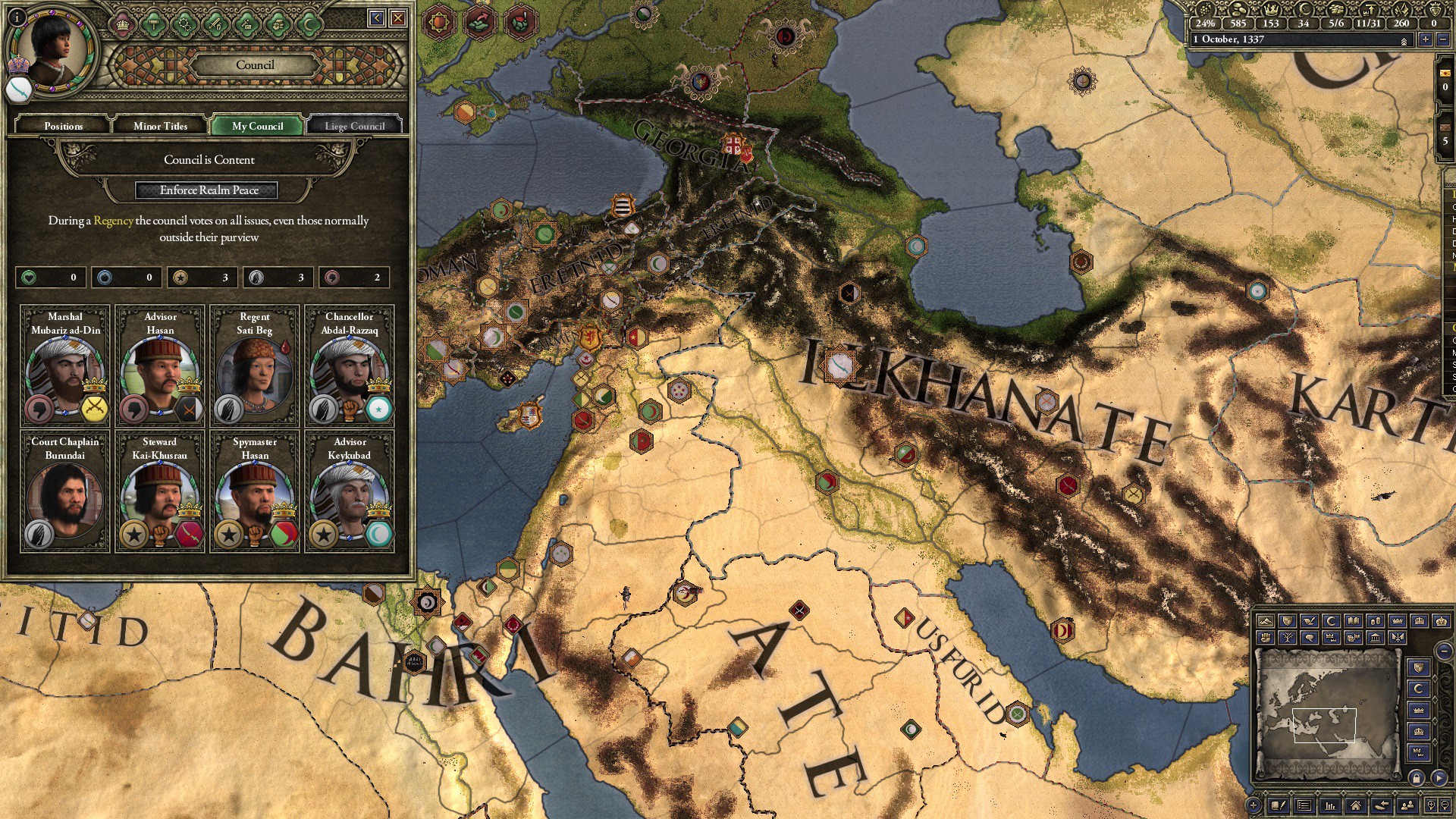Increase game speed with the plus button
Screen dimensions: 1456x819
pos(1426,39)
